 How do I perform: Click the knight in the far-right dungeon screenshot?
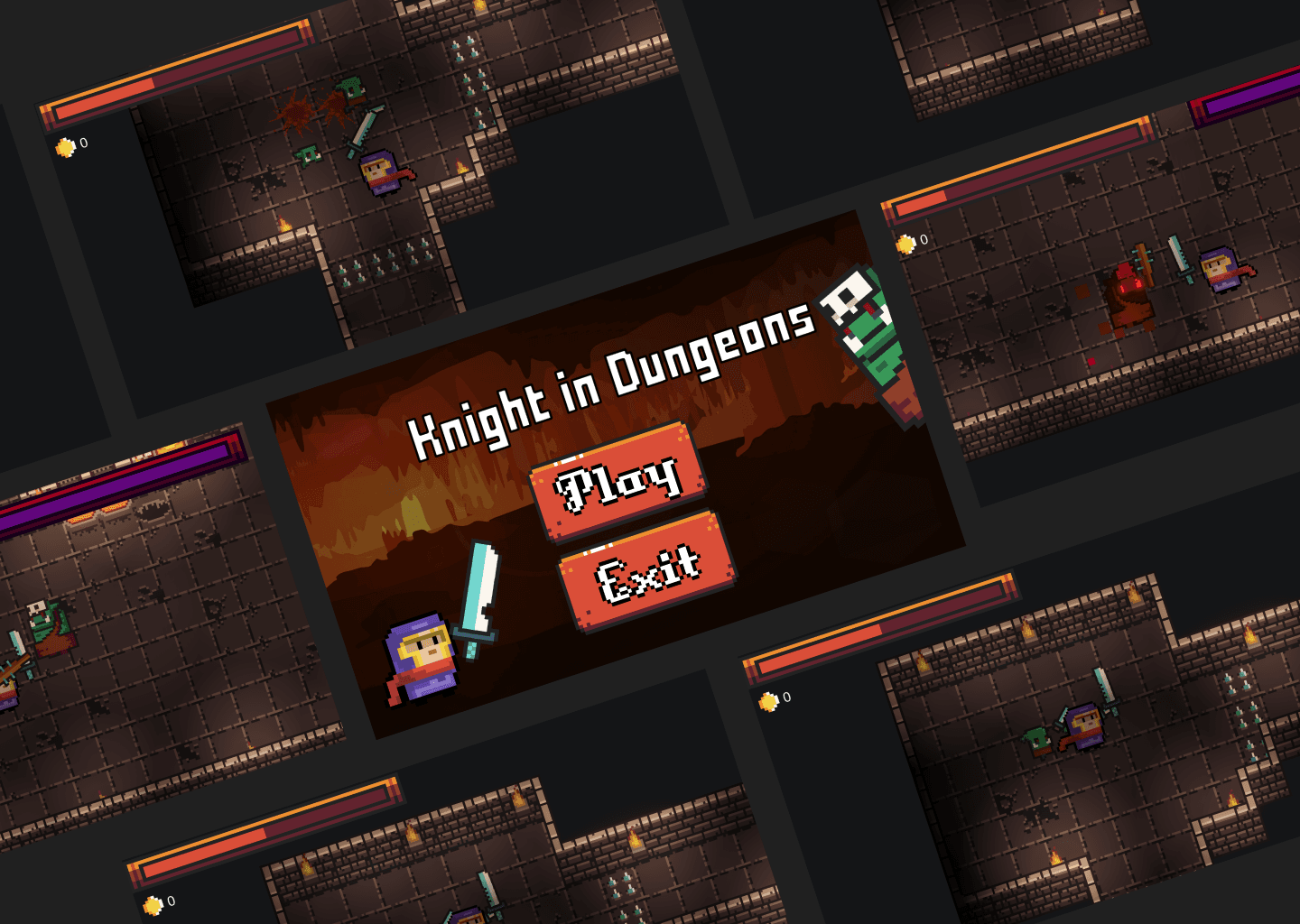coord(1221,271)
